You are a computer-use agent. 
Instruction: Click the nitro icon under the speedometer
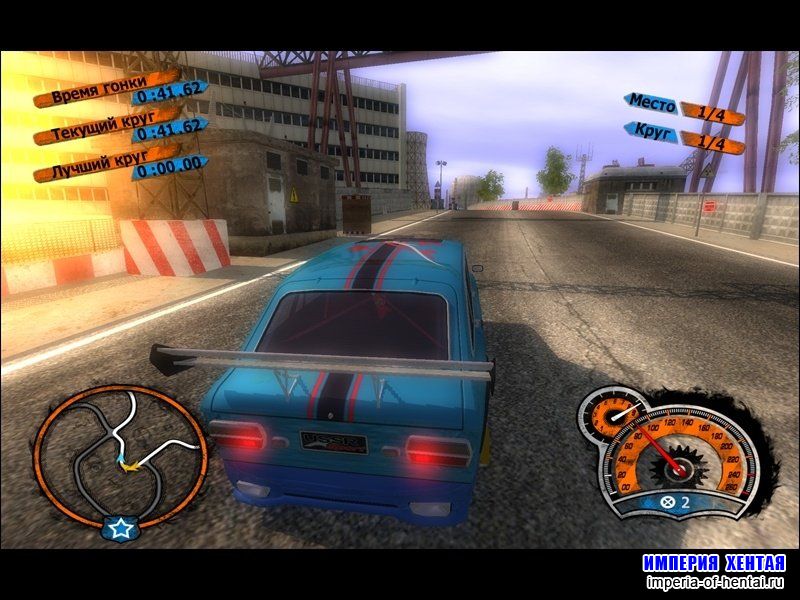(665, 503)
